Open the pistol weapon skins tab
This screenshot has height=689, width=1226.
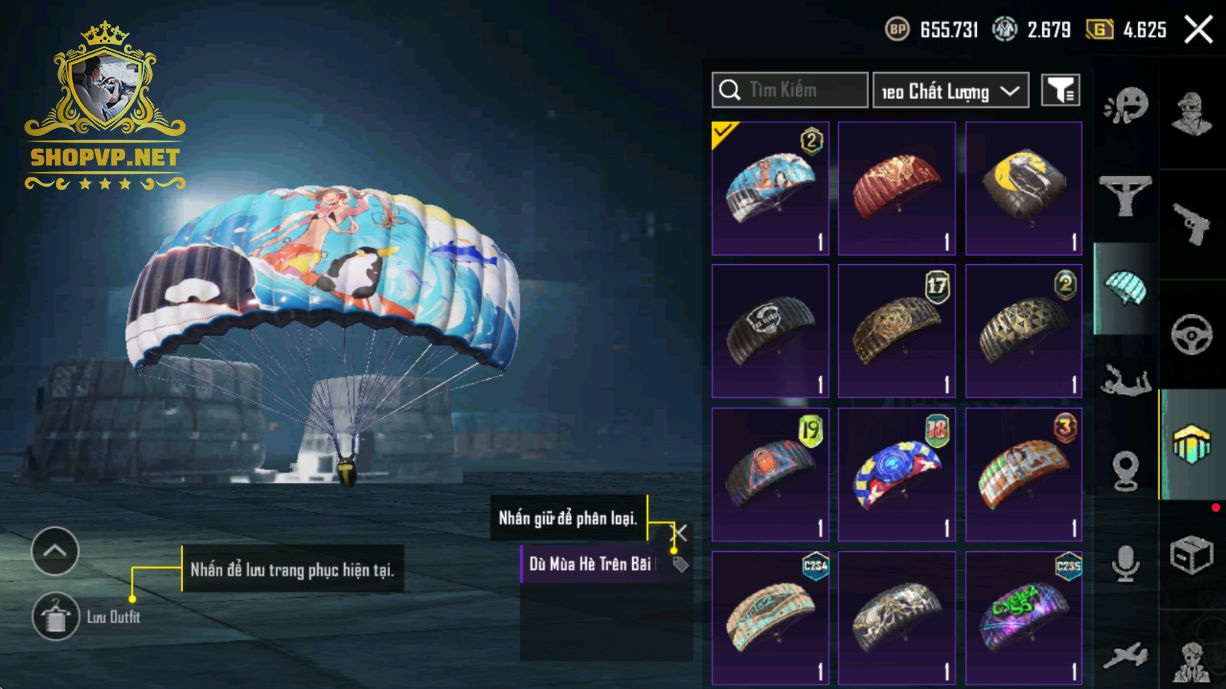click(x=1192, y=226)
